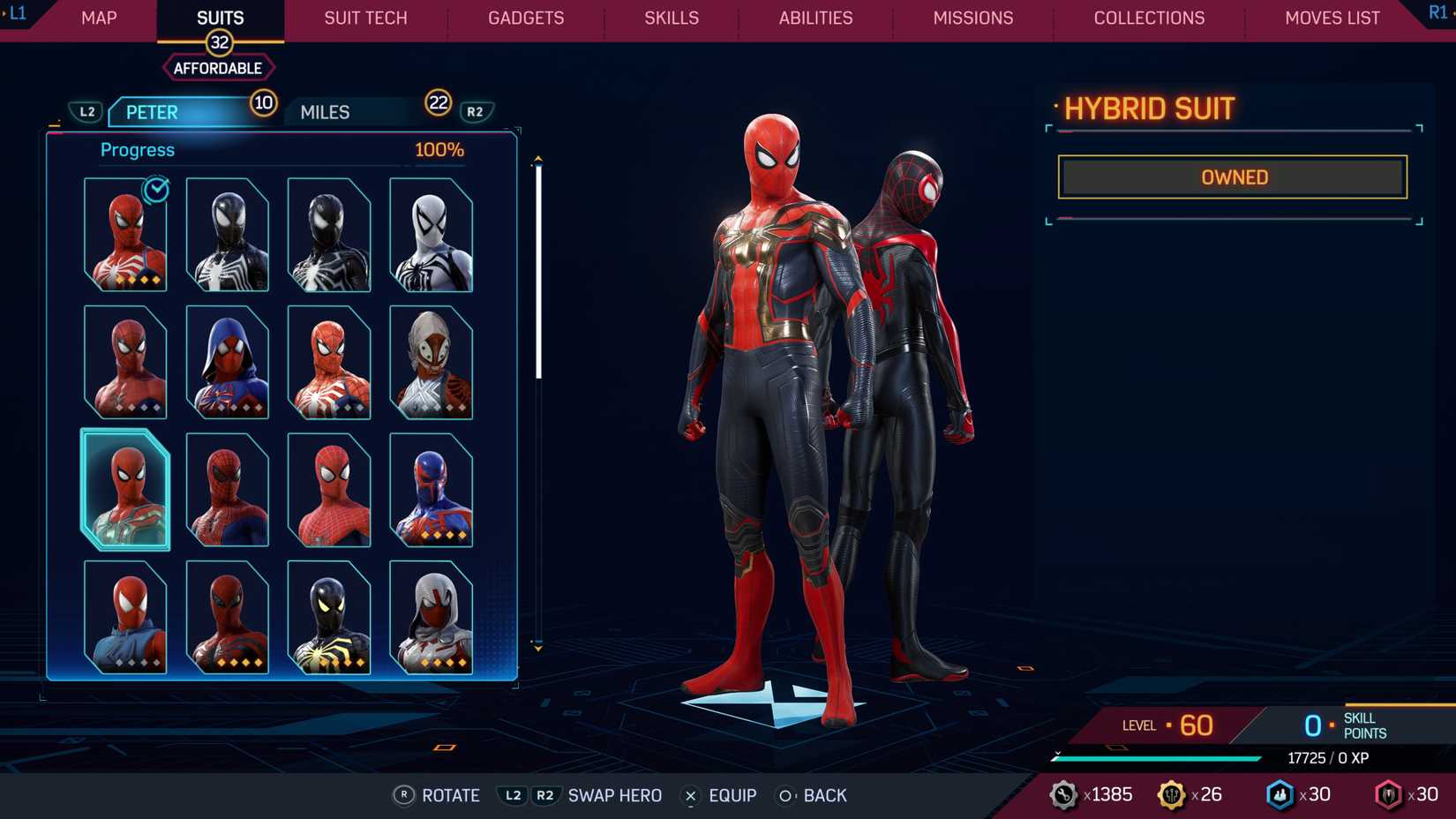The image size is (1456, 819).
Task: Toggle heroes with the R2 prompt near Miles
Action: click(475, 111)
